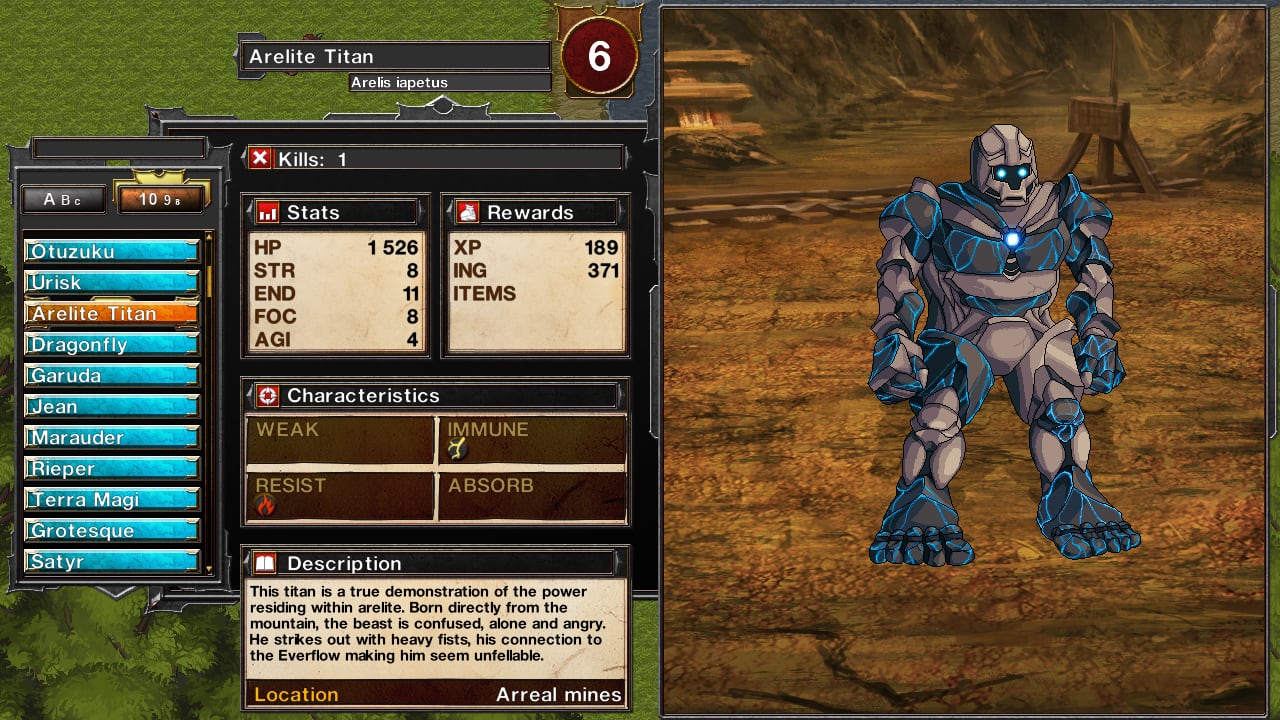Show the Satyr bestiary page
The width and height of the screenshot is (1280, 720).
click(x=112, y=561)
